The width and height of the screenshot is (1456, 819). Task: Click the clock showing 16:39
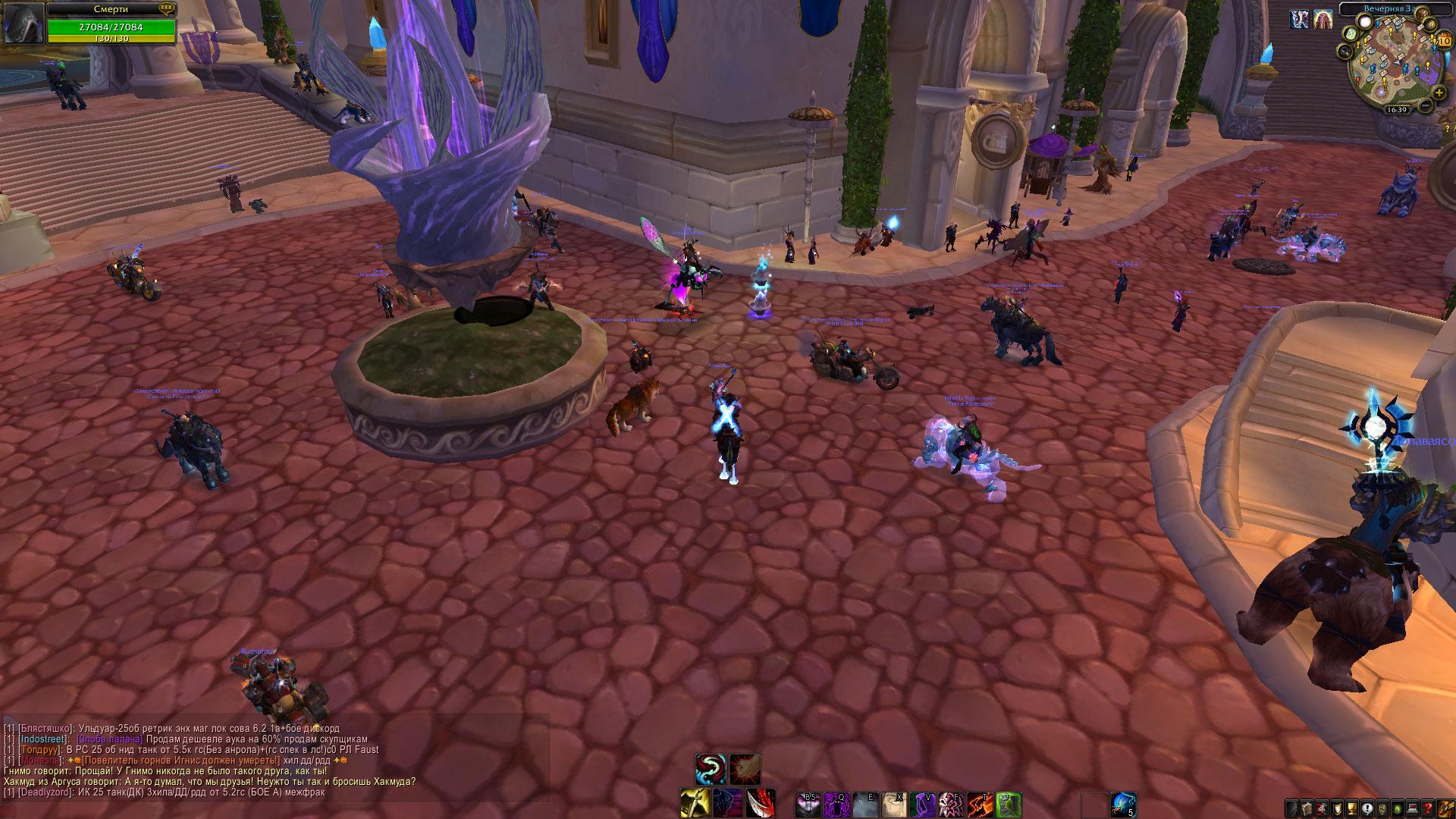point(1396,109)
